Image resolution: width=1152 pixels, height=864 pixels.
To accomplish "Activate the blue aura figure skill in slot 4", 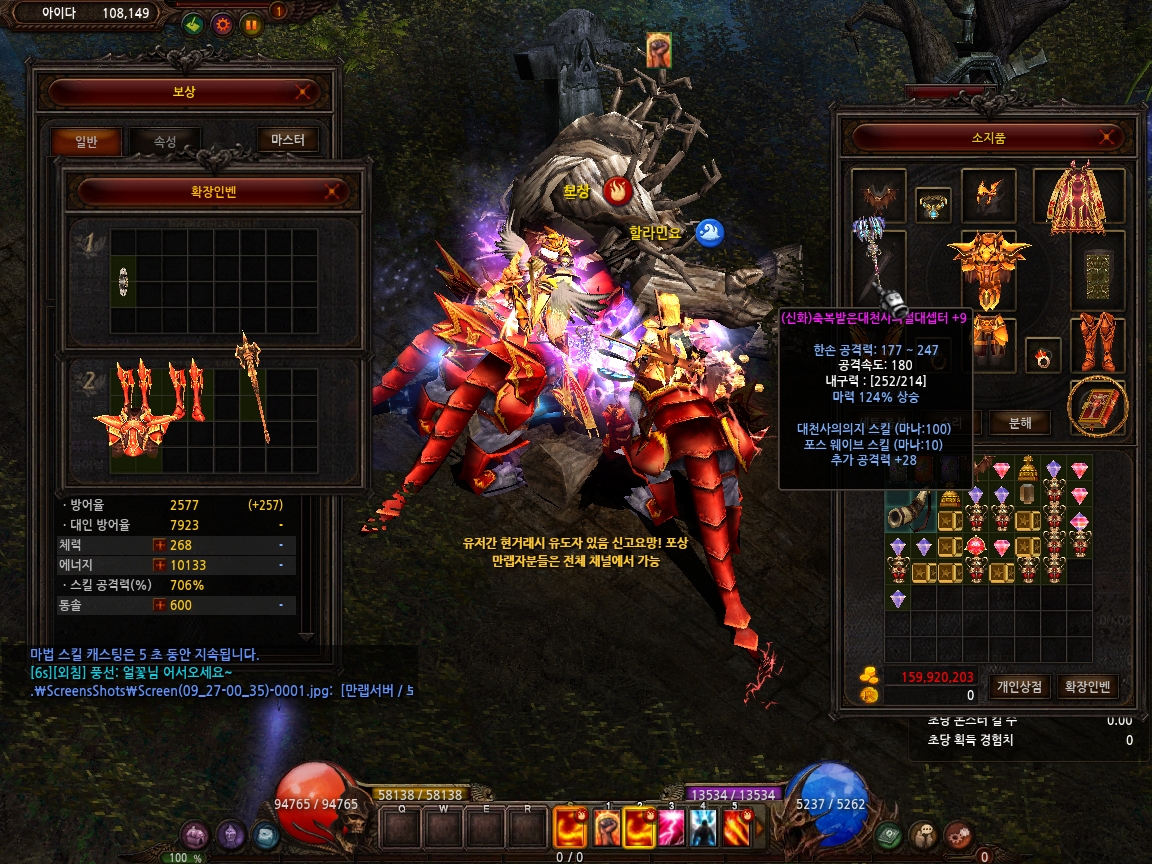I will coord(703,827).
